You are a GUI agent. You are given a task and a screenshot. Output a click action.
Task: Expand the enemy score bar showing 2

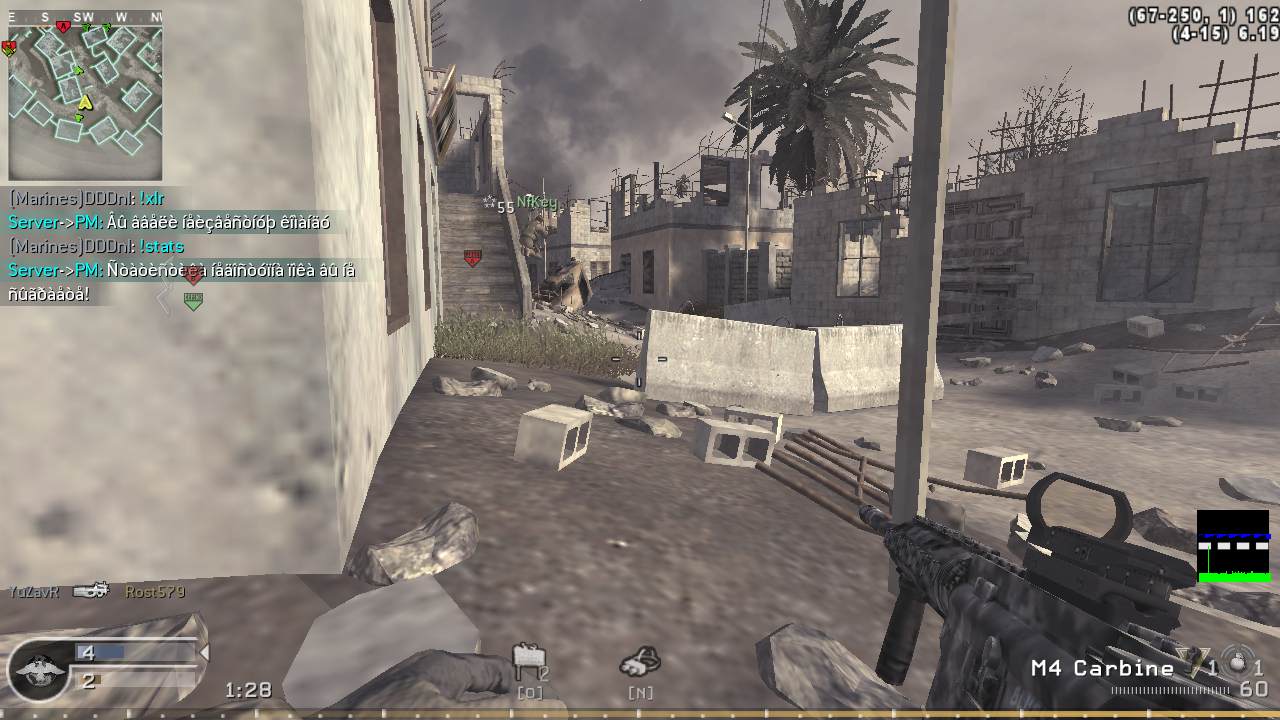coord(91,681)
